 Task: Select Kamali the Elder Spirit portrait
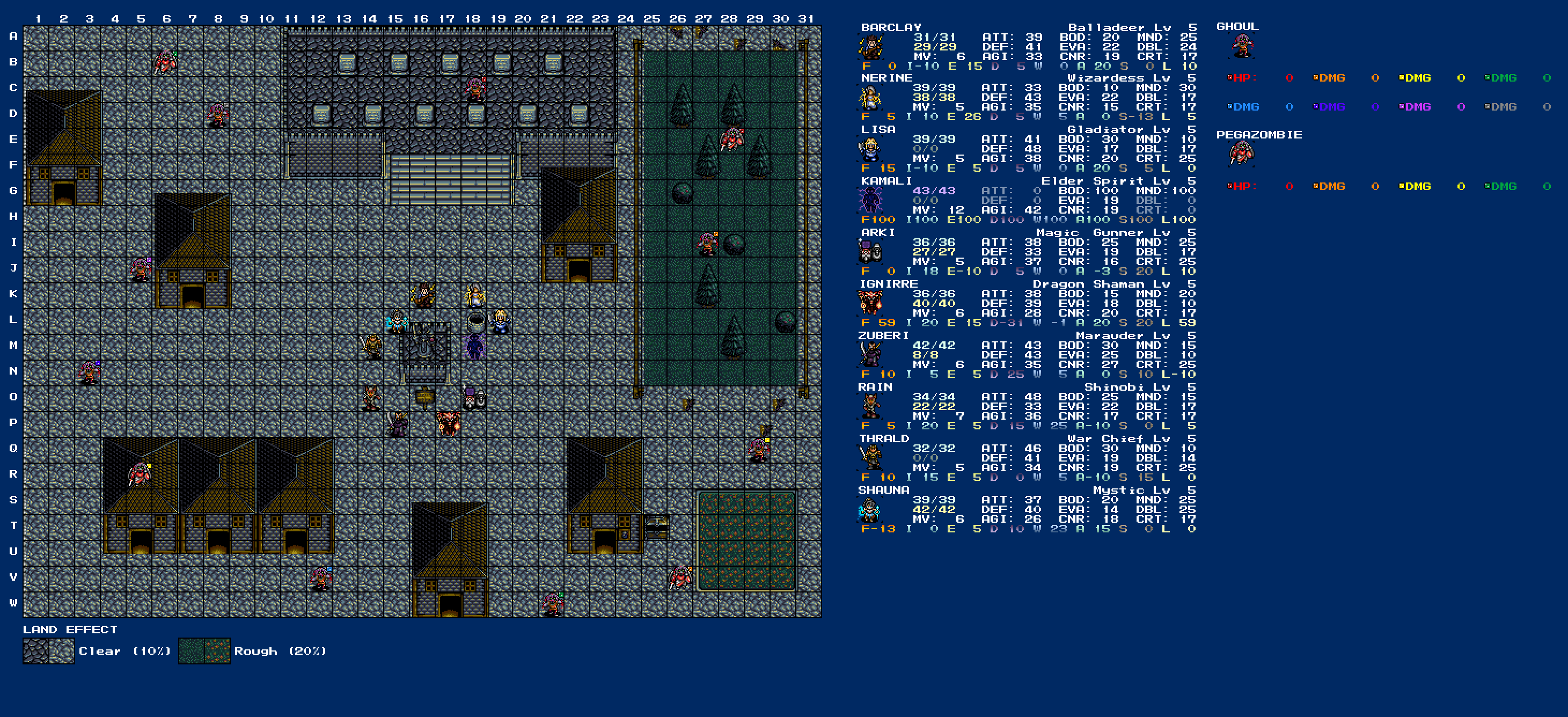tap(870, 201)
